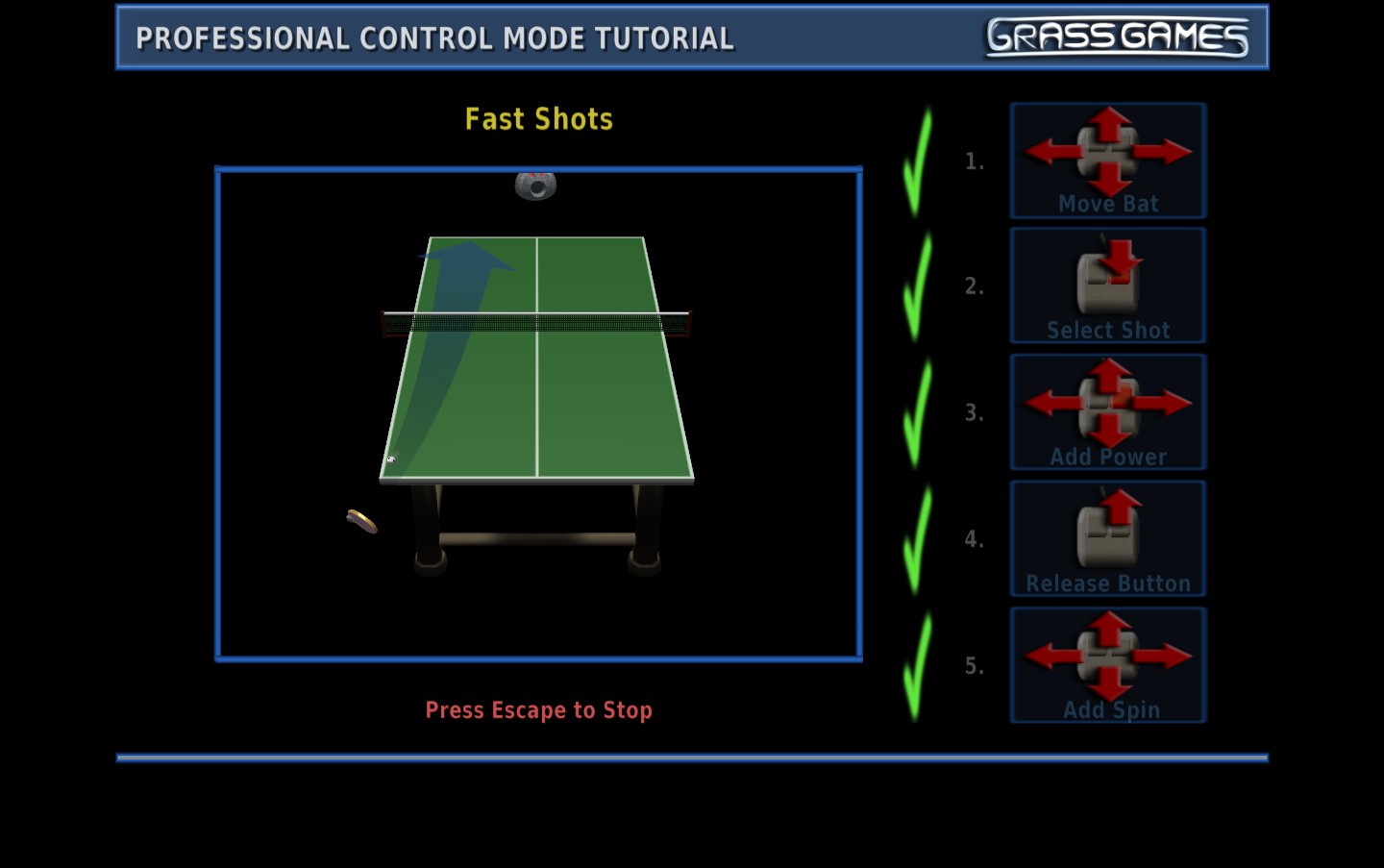This screenshot has width=1384, height=868.
Task: Click step number 5 label
Action: click(974, 666)
